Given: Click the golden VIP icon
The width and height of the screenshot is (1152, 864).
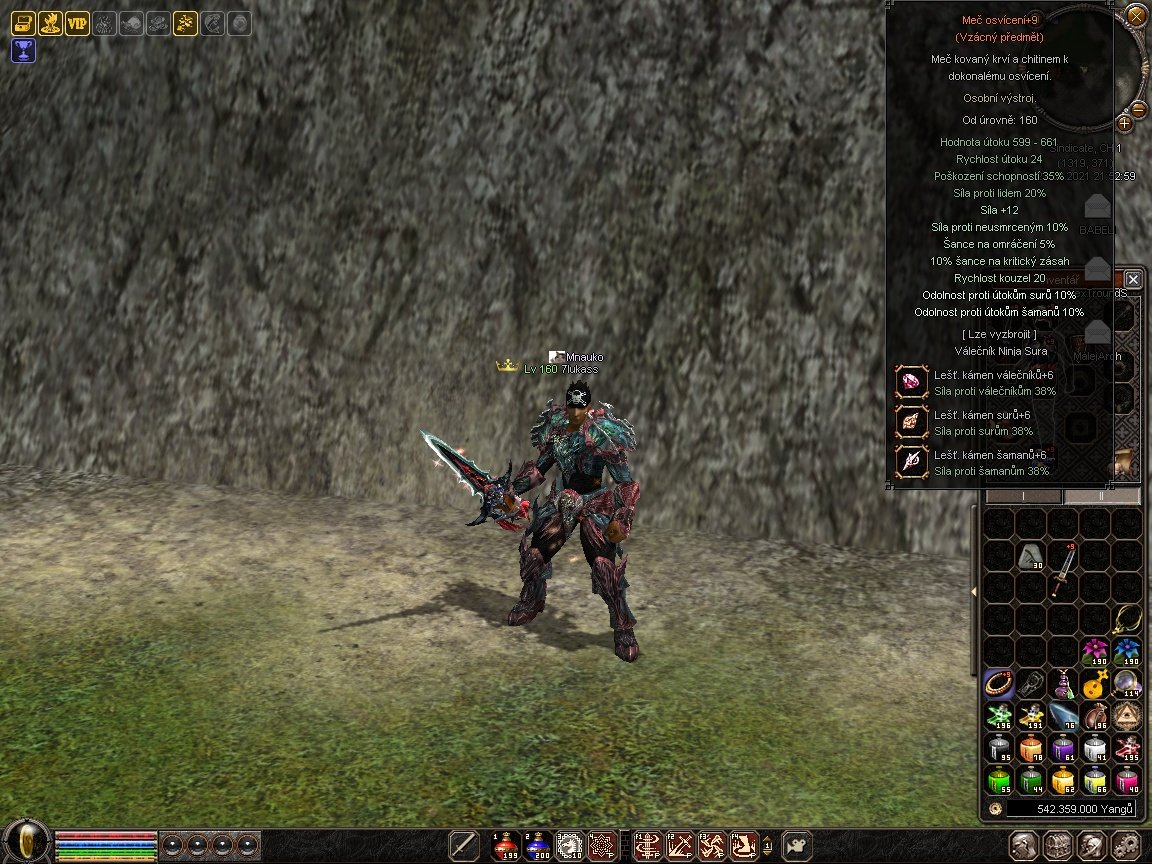Looking at the screenshot, I should 77,23.
